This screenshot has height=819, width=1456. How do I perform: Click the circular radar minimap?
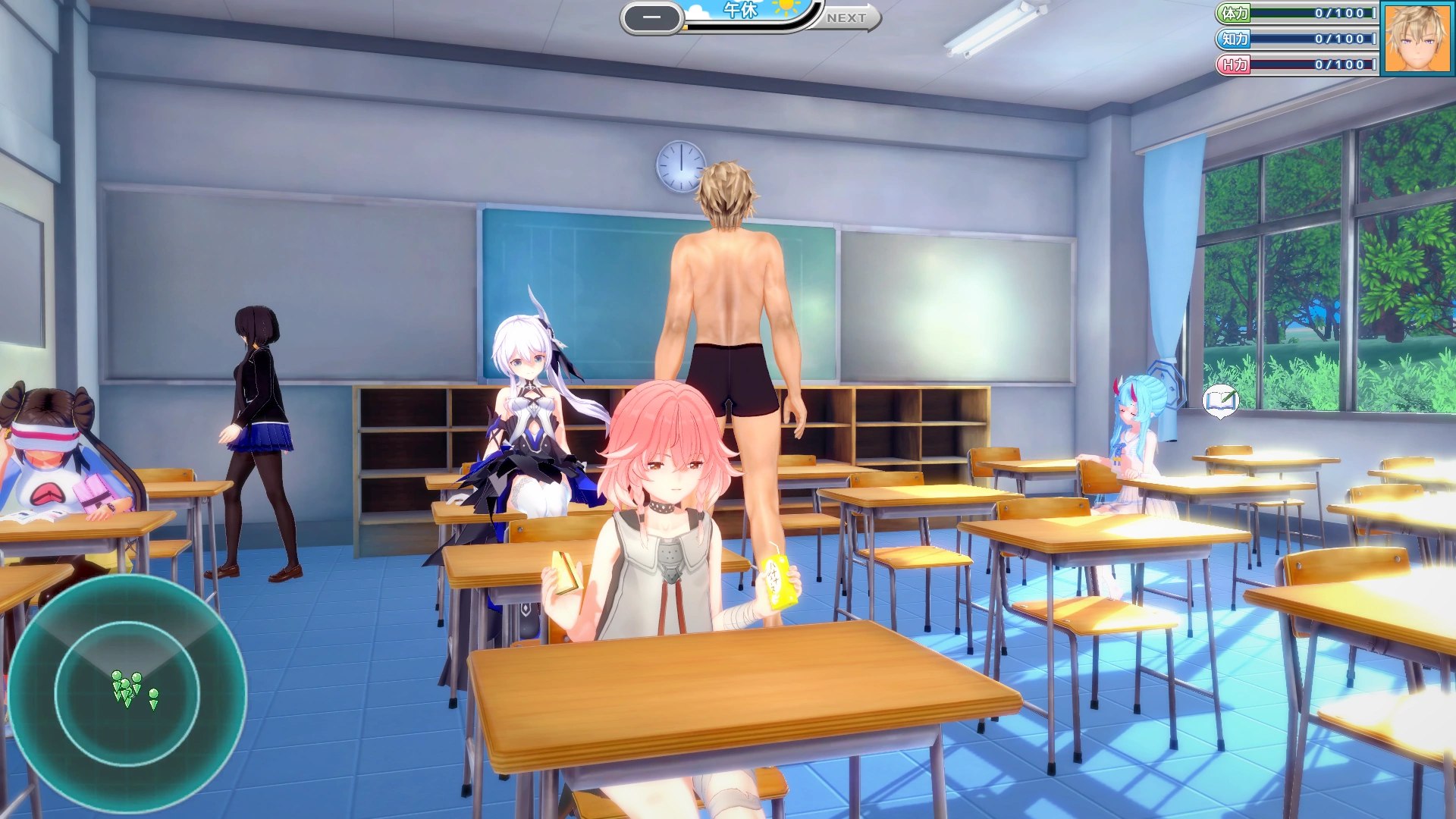point(127,692)
